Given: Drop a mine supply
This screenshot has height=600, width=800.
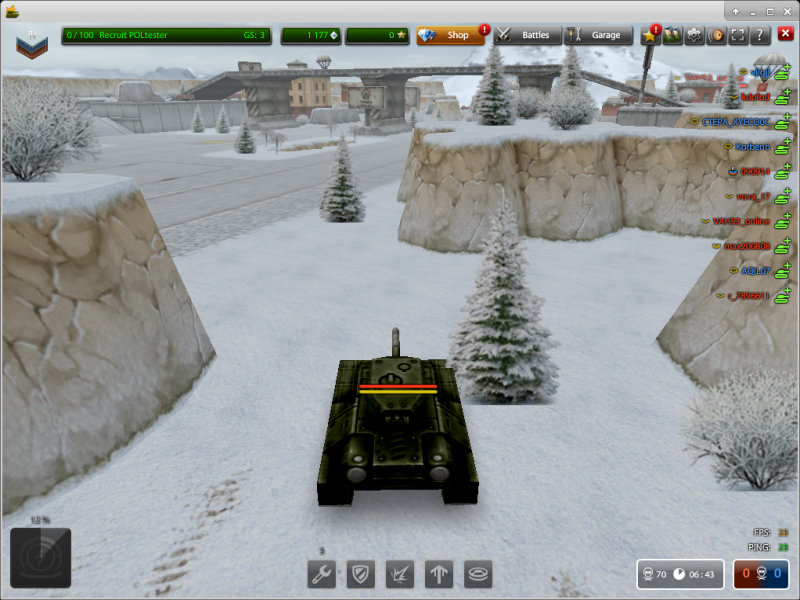Looking at the screenshot, I should [x=479, y=574].
